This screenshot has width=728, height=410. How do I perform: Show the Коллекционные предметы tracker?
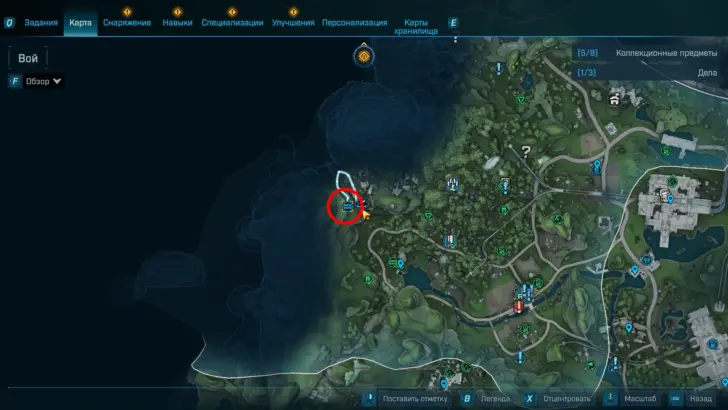[x=649, y=52]
